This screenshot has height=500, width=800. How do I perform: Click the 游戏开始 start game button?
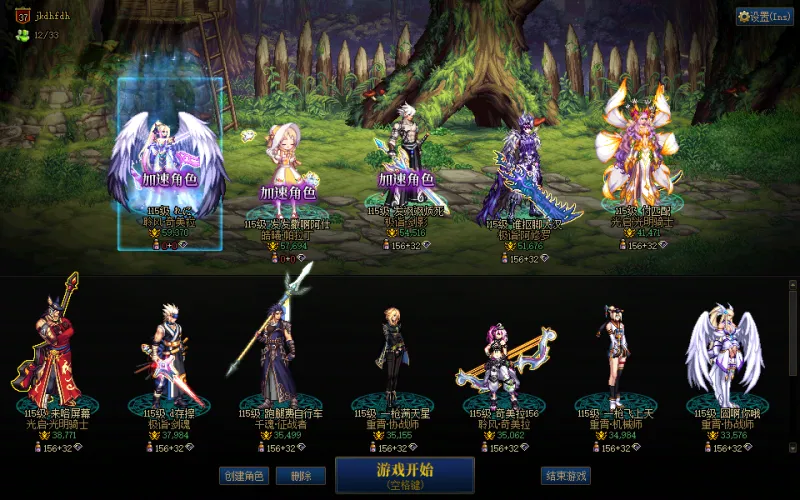(x=404, y=475)
